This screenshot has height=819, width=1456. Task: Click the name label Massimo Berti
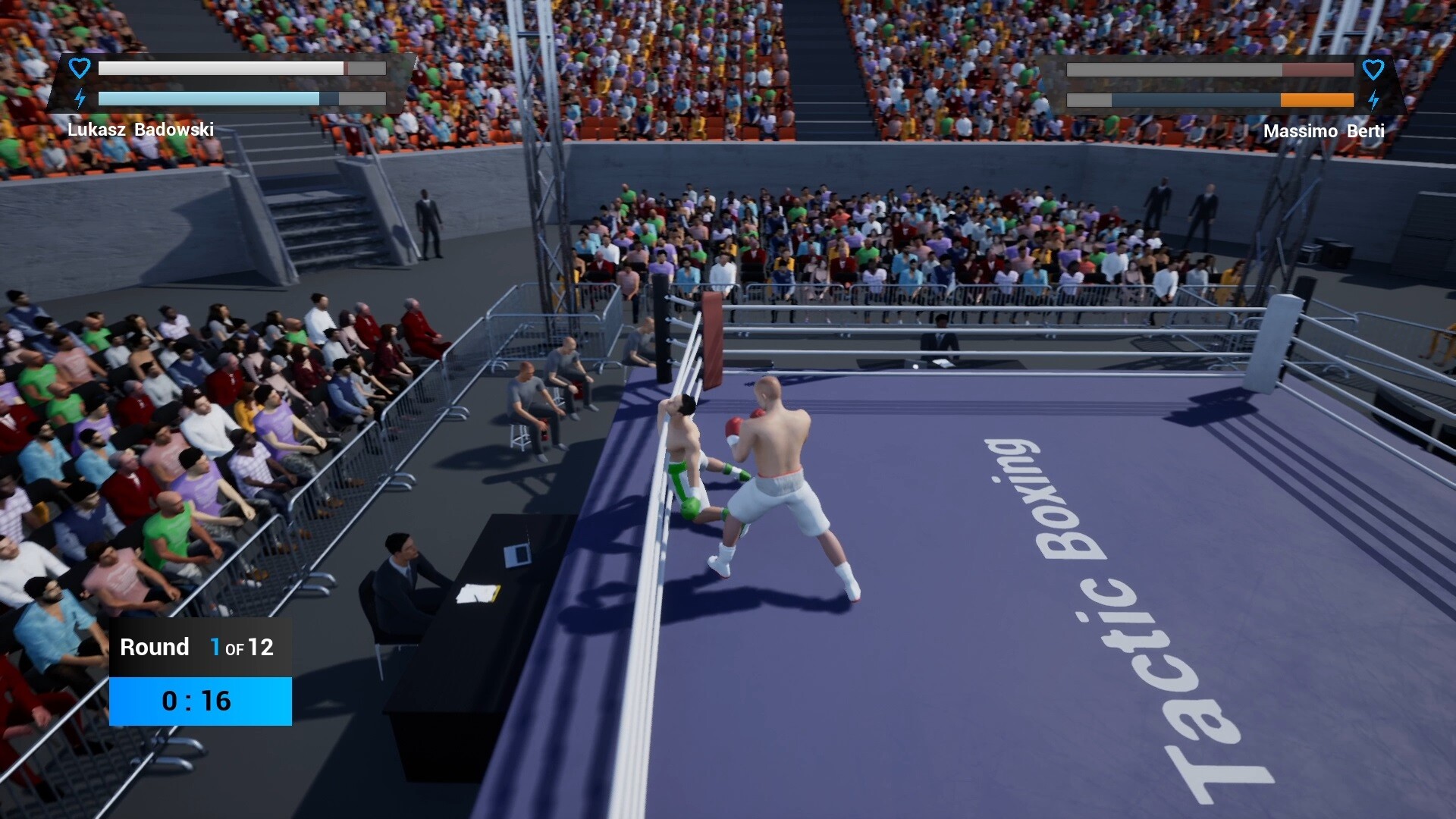[1324, 130]
